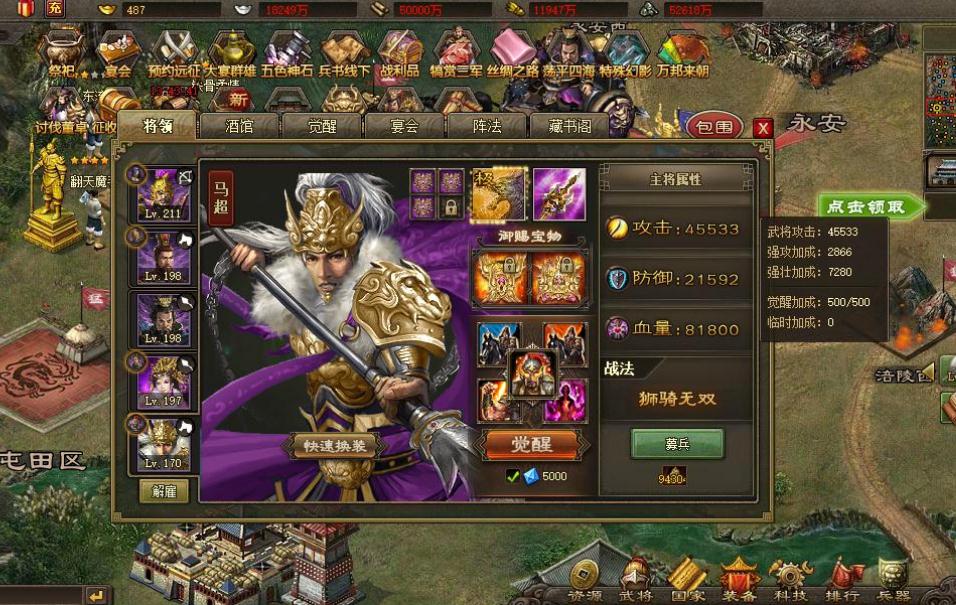Open the 包围 (encircle) button

click(x=714, y=126)
